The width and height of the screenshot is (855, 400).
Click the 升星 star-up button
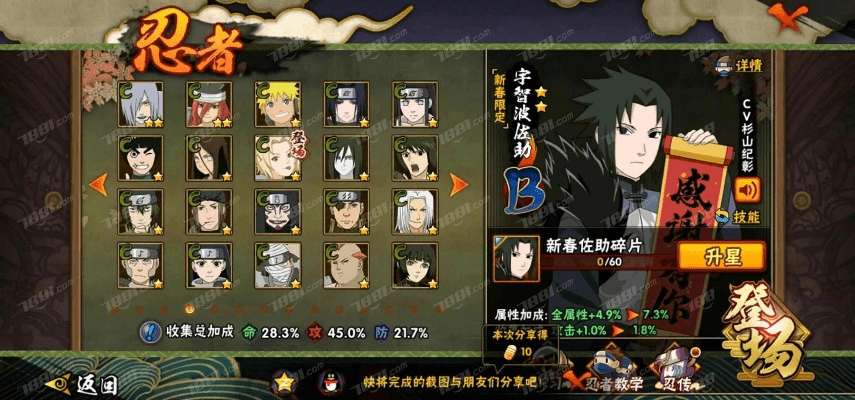pos(720,256)
